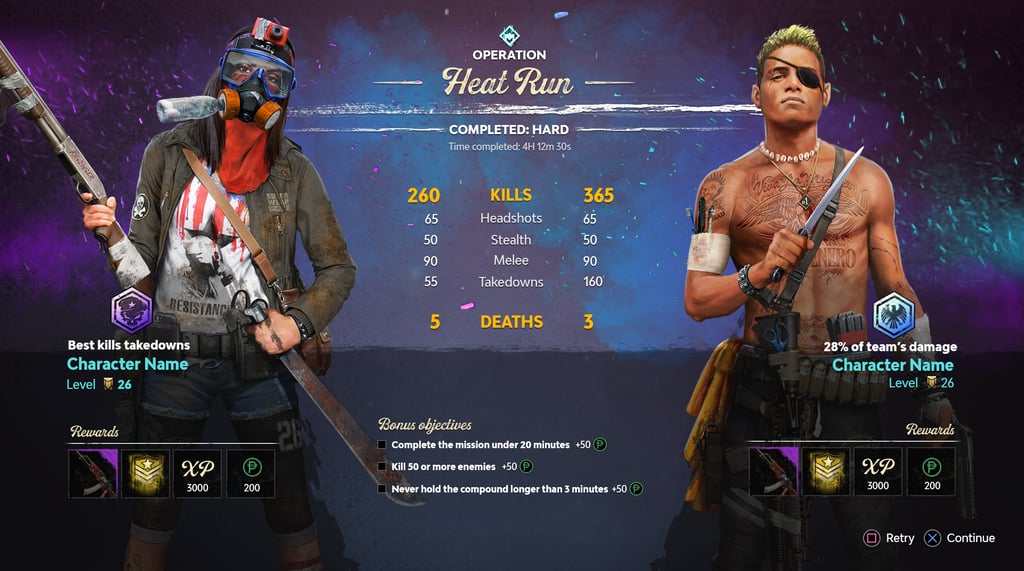Retry the Heat Run operation

tap(888, 538)
